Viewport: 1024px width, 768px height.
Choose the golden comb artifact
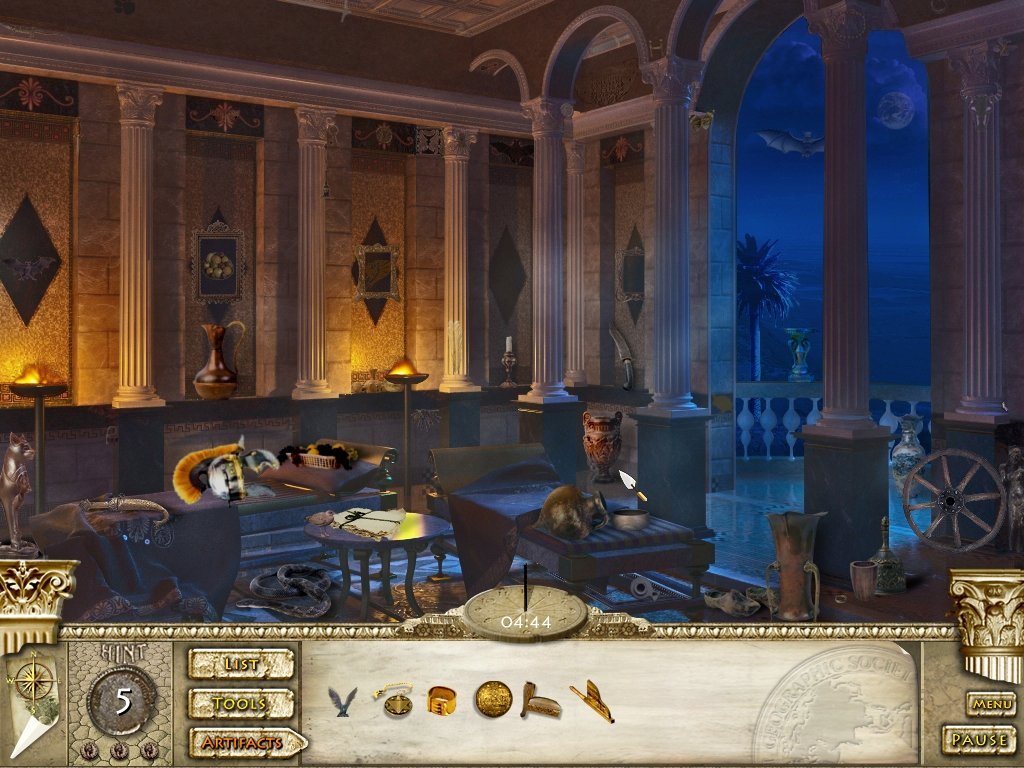tap(540, 701)
